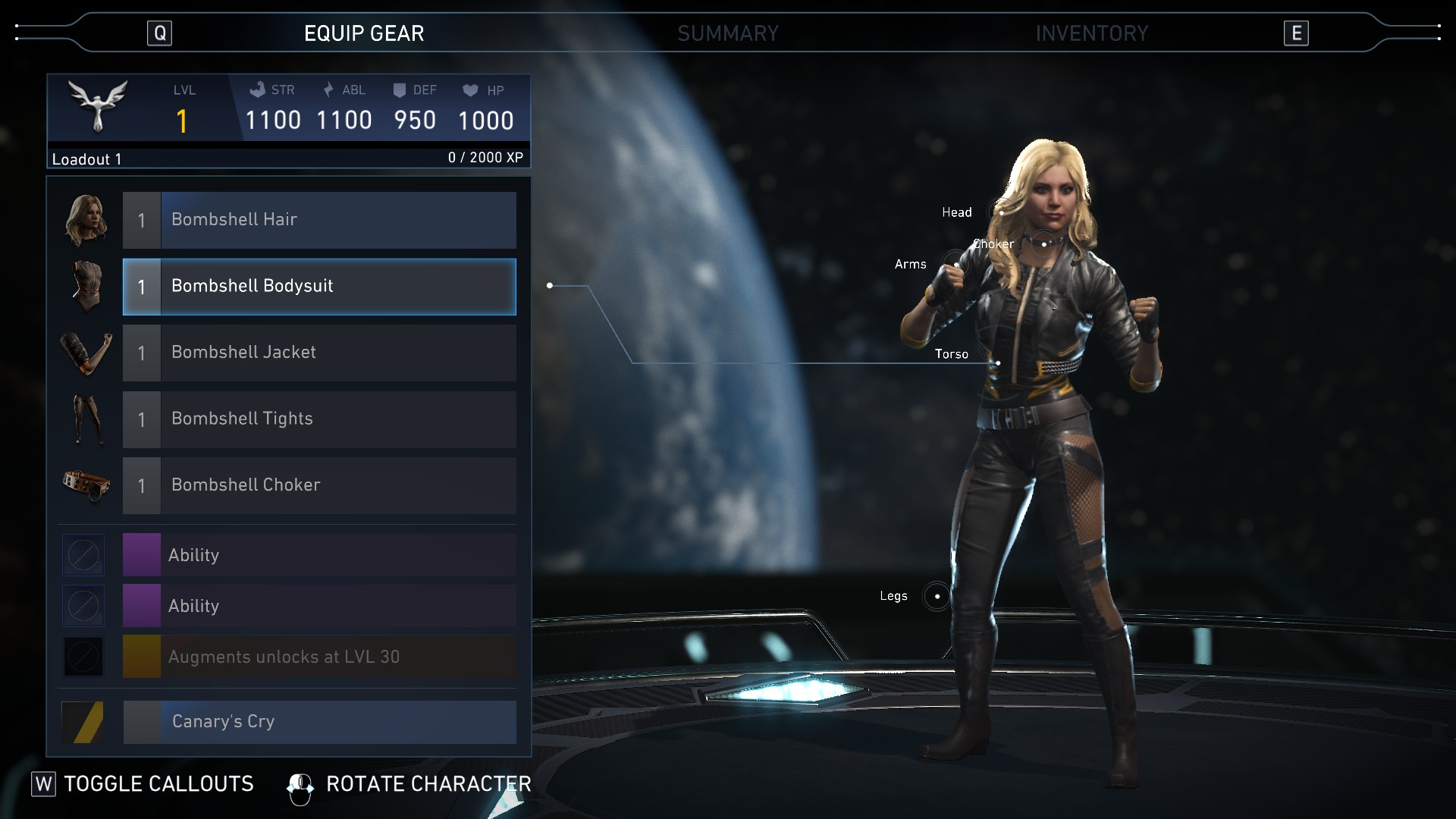Open the Inventory tab
1456x819 pixels.
[x=1091, y=33]
